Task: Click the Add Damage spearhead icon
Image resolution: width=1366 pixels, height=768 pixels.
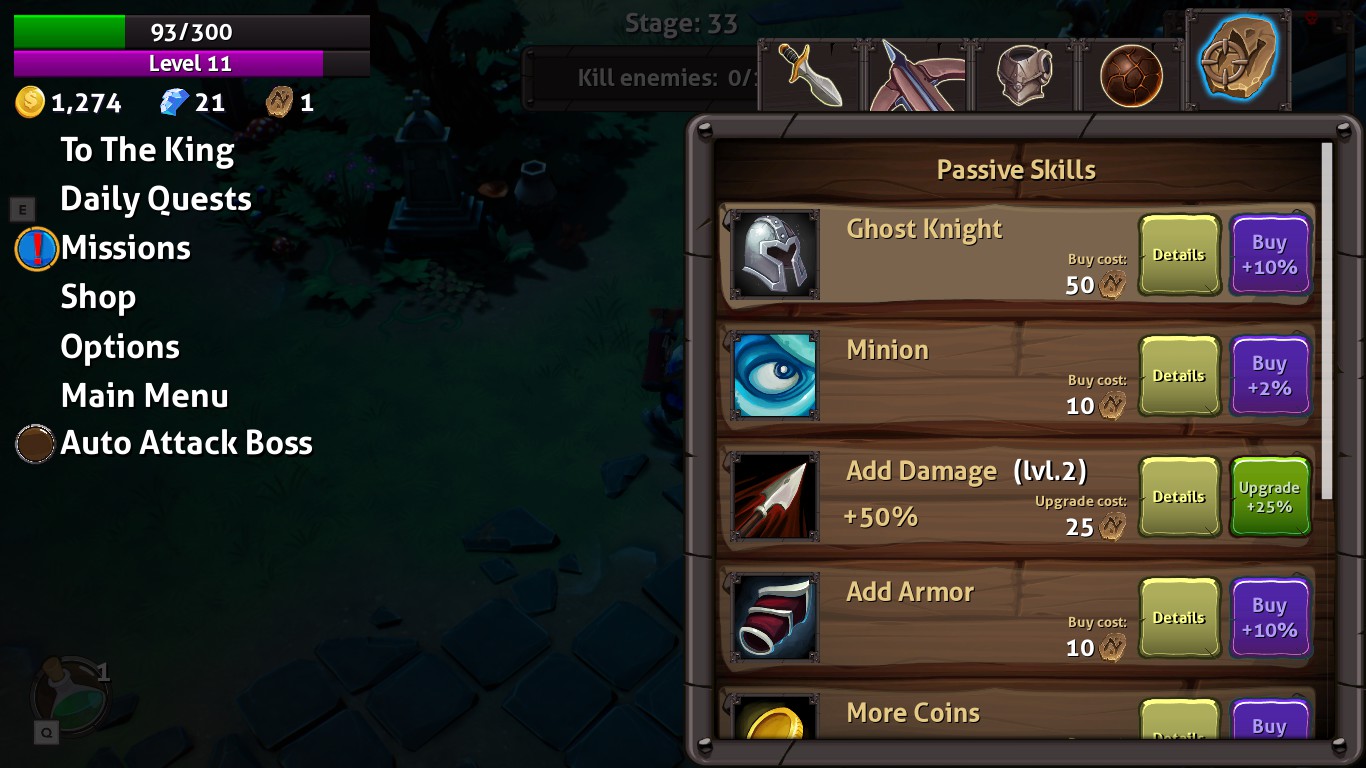Action: (x=775, y=496)
